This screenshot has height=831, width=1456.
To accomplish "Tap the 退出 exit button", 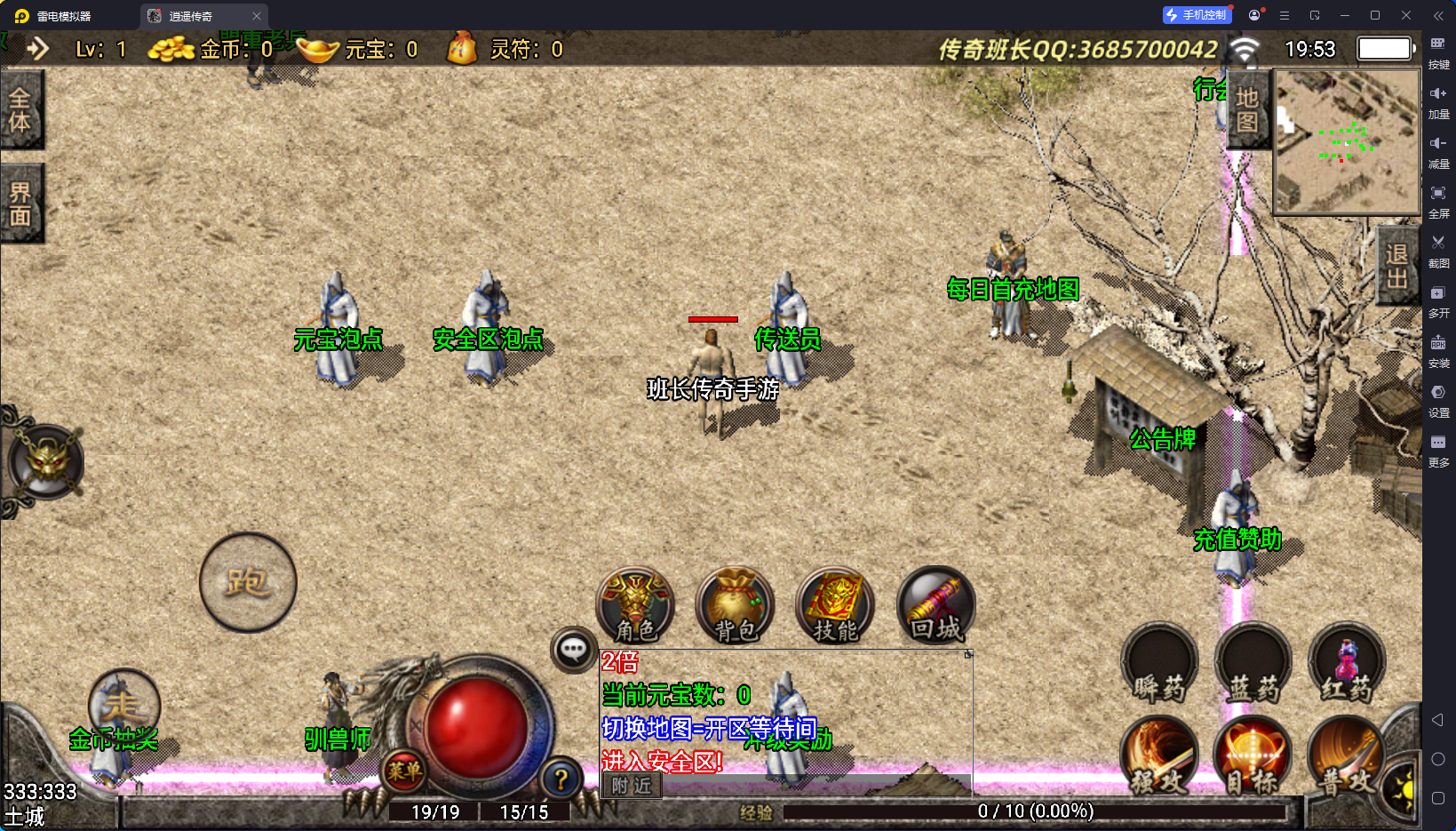I will (1396, 266).
